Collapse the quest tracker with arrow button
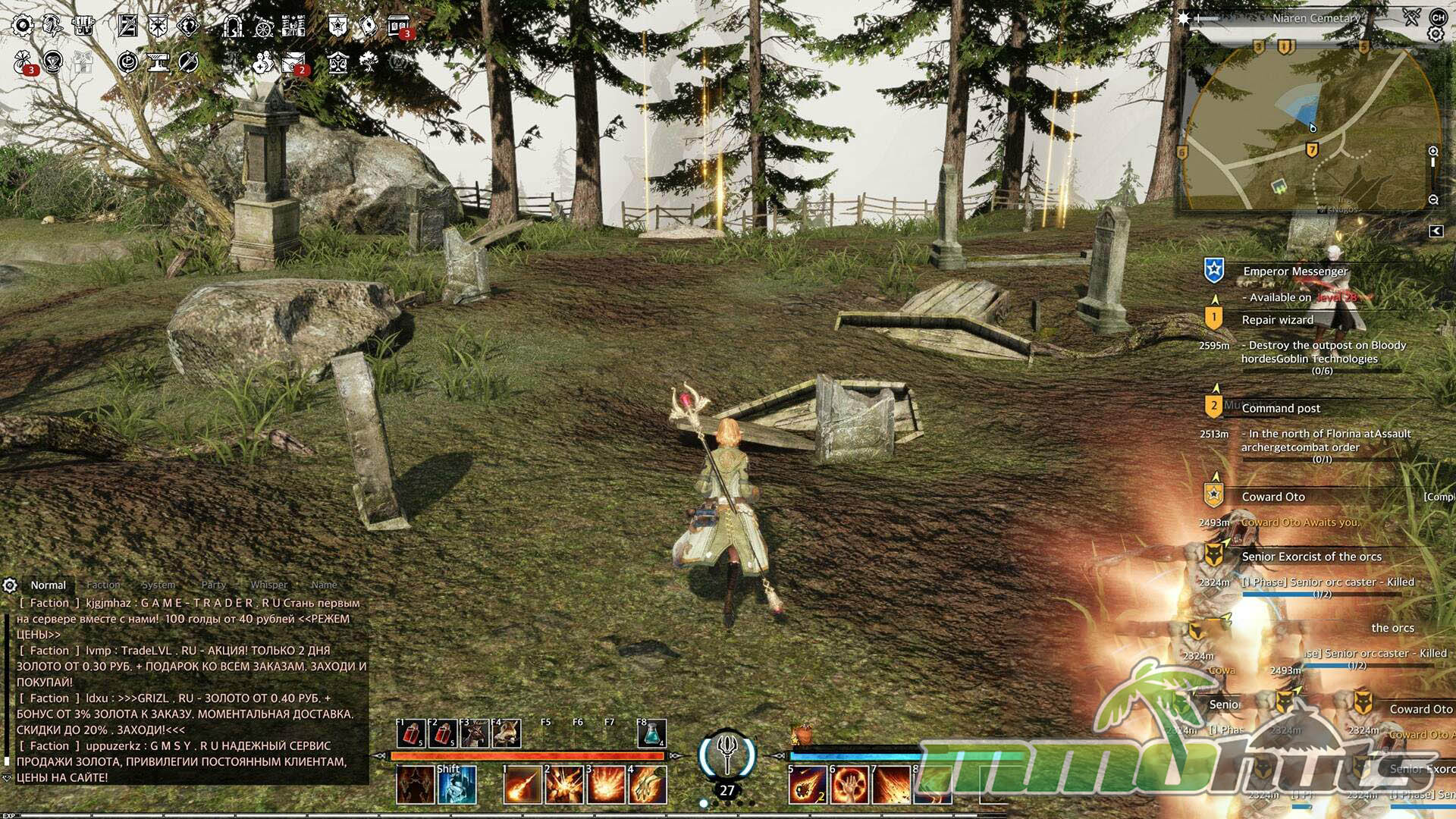Viewport: 1456px width, 819px height. point(1436,231)
